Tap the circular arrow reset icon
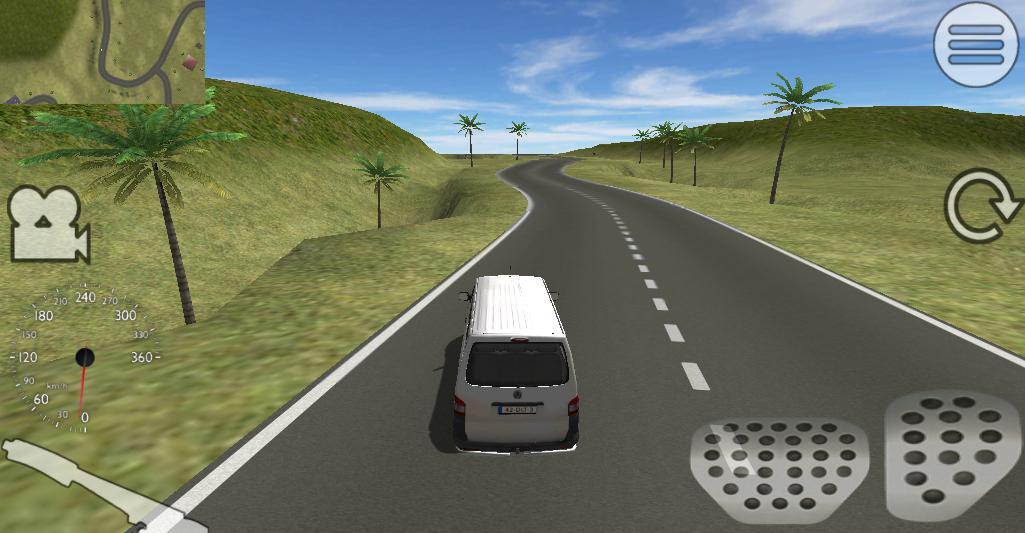Screen dimensions: 1025x533 tap(982, 206)
